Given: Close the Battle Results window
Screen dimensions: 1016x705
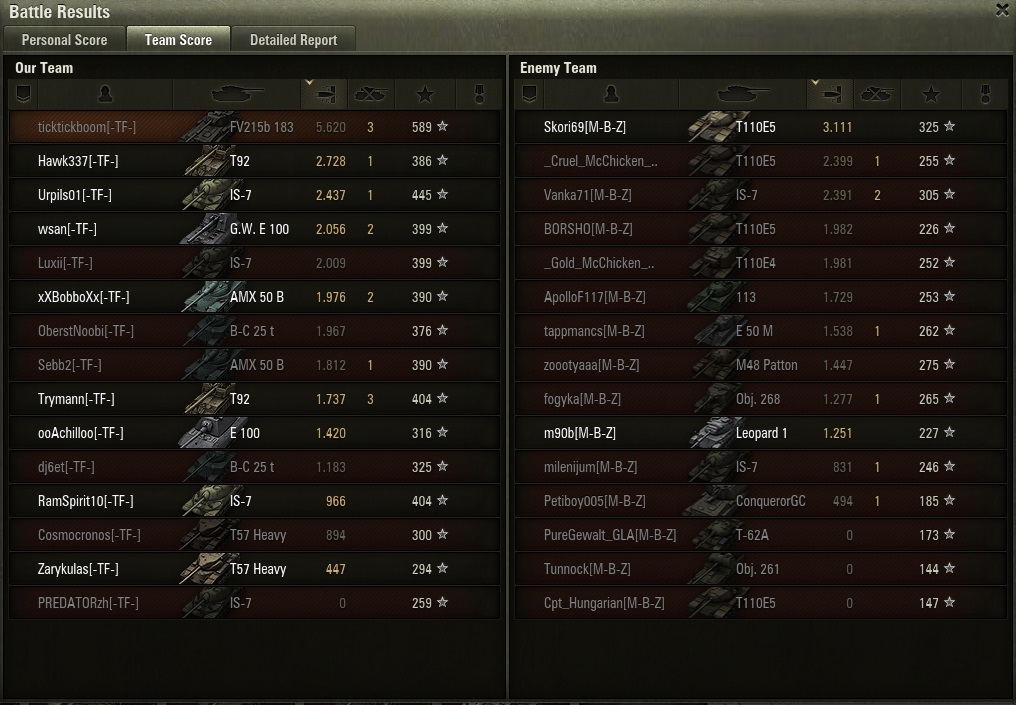Looking at the screenshot, I should (x=1002, y=11).
